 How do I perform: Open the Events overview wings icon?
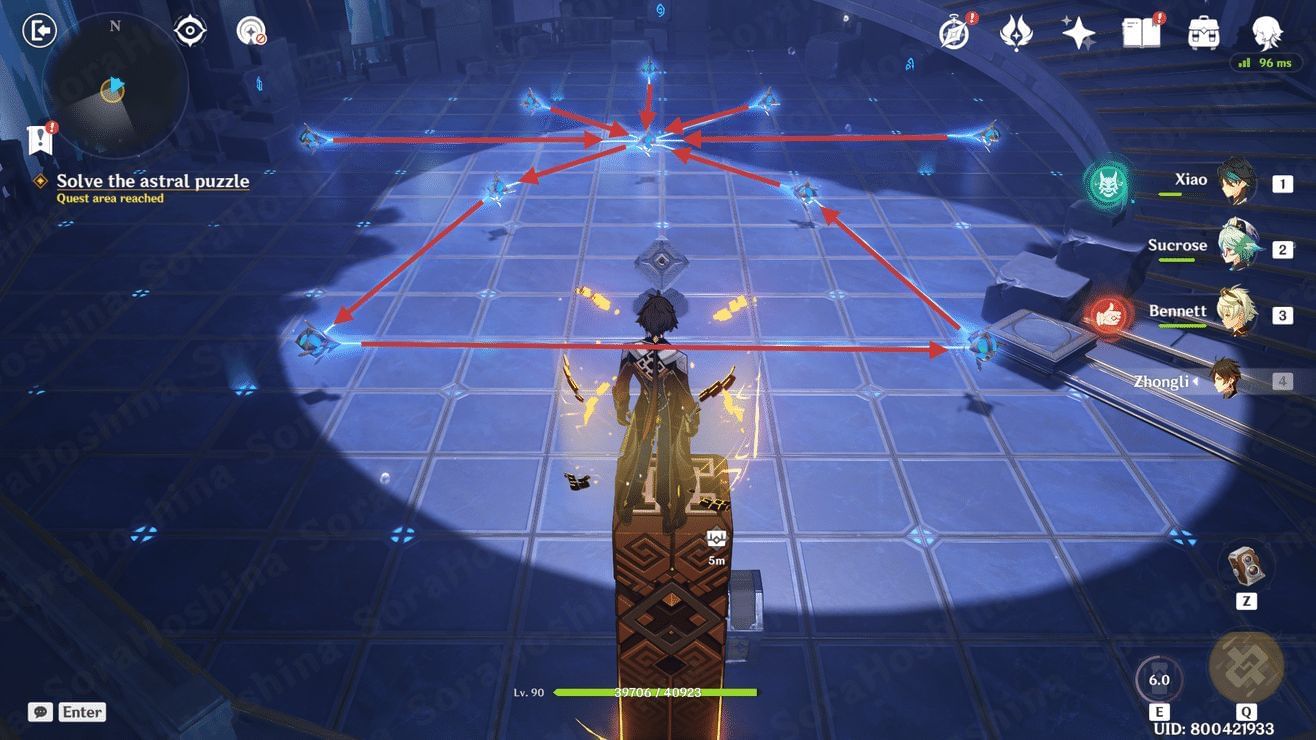coord(1014,32)
